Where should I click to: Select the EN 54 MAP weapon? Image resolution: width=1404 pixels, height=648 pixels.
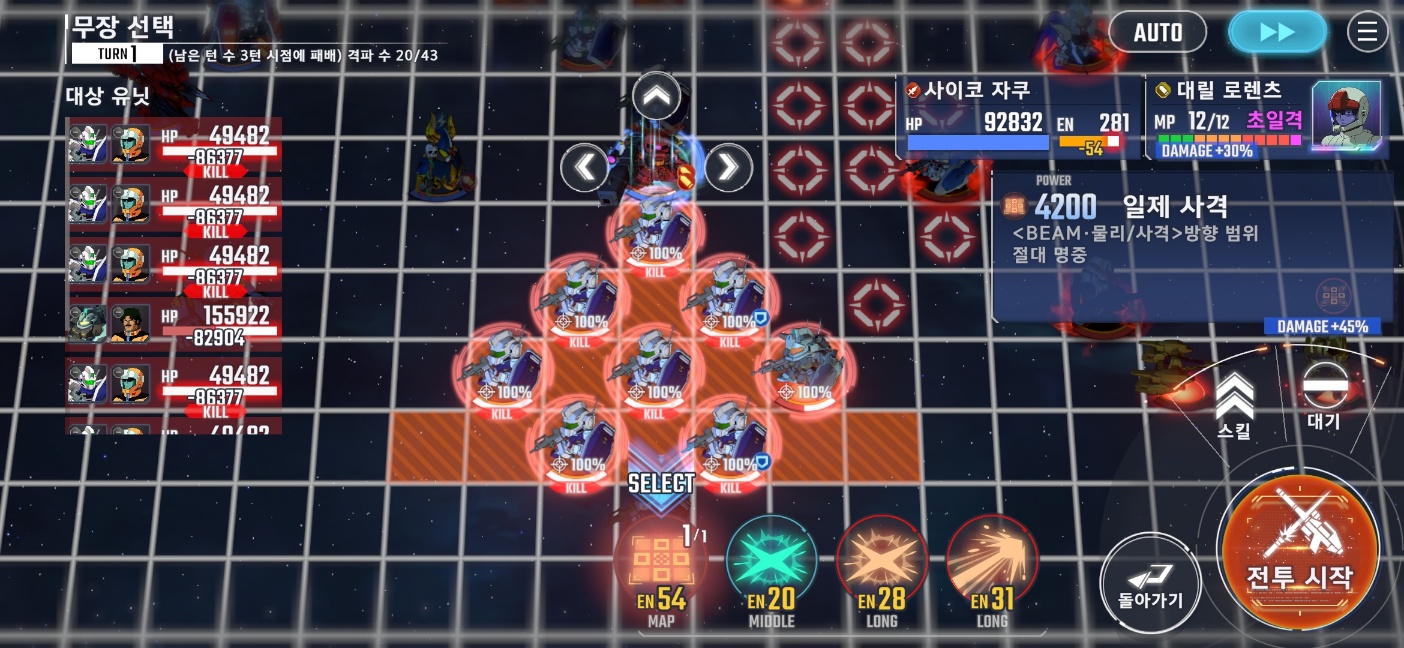(661, 565)
